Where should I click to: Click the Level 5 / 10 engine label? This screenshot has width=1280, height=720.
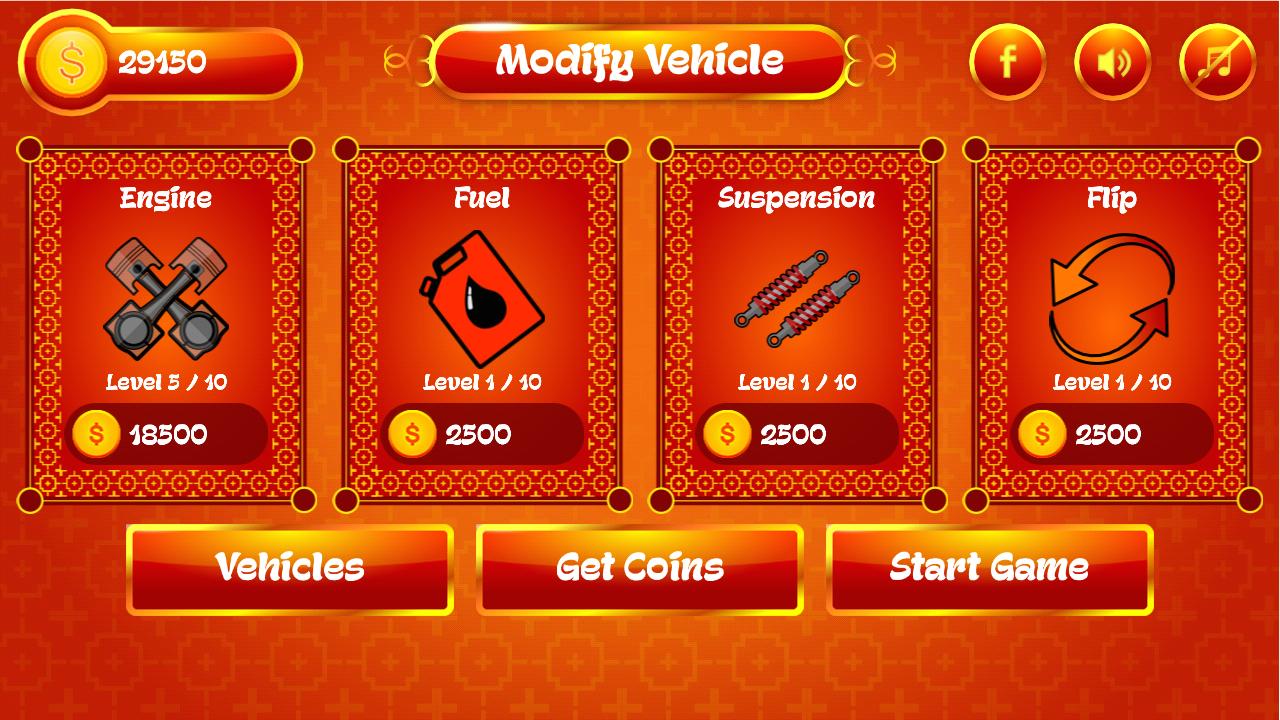[x=167, y=382]
